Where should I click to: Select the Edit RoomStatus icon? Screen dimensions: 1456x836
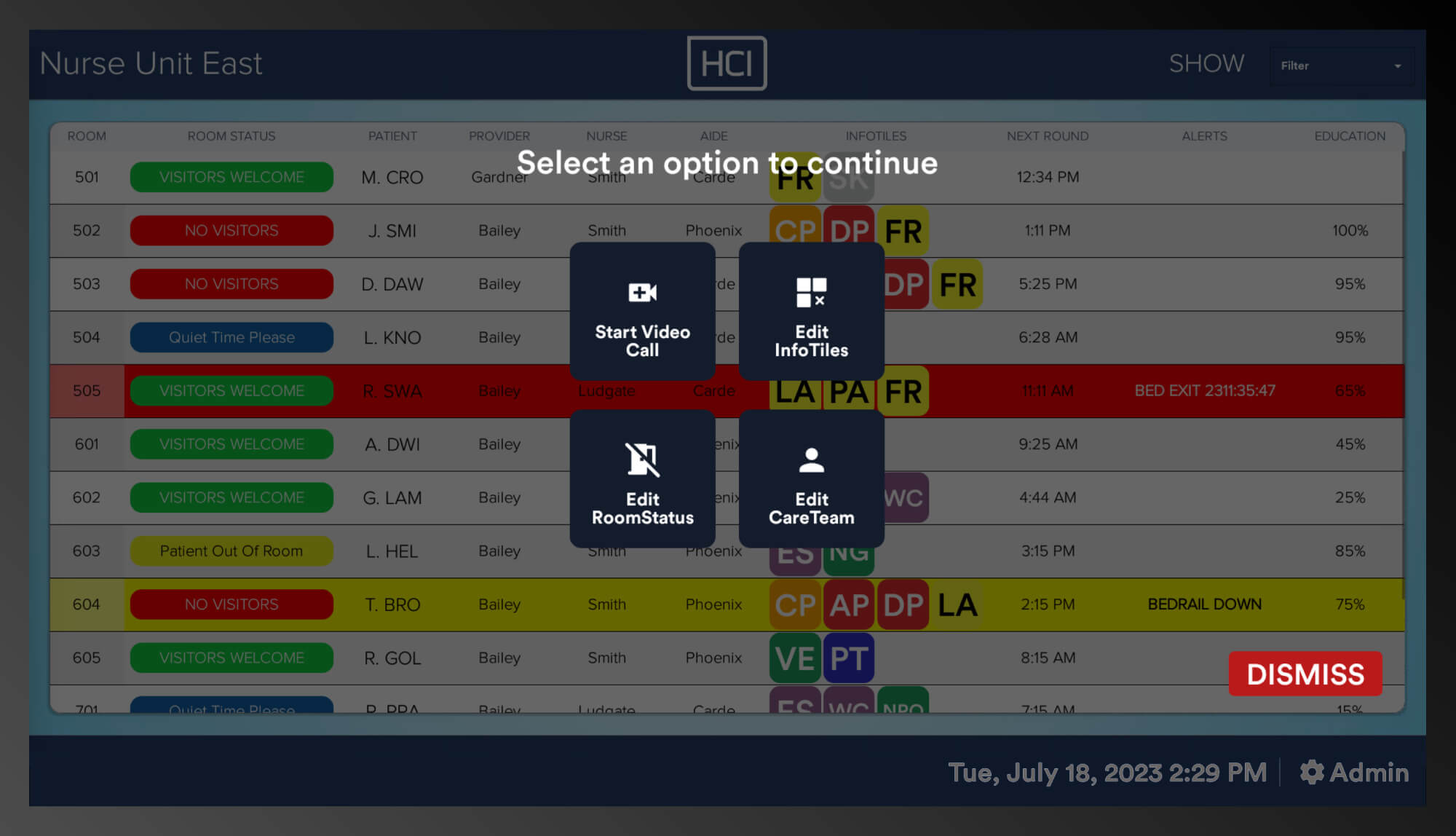click(x=641, y=459)
